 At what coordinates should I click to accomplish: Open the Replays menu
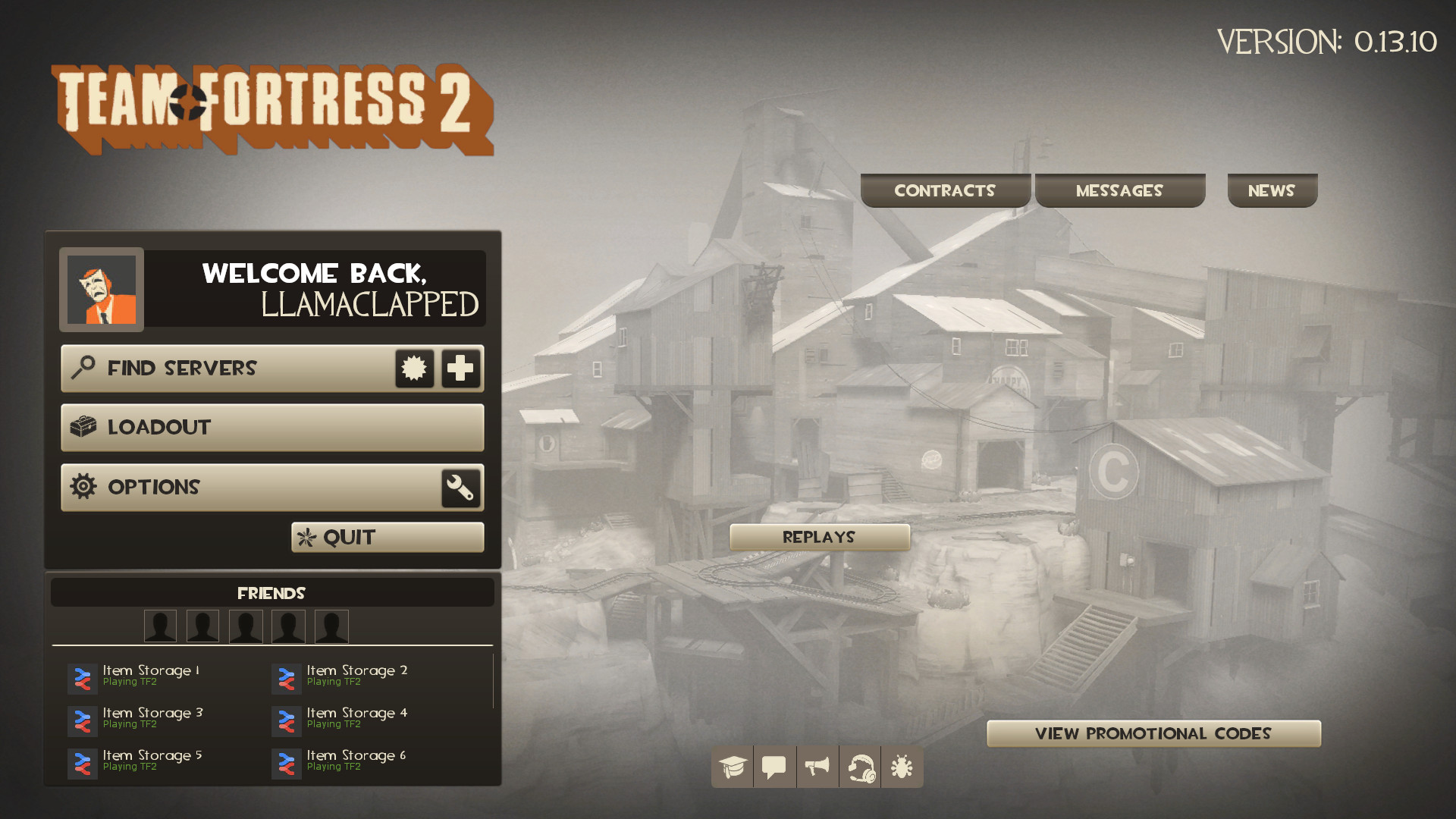tap(819, 537)
